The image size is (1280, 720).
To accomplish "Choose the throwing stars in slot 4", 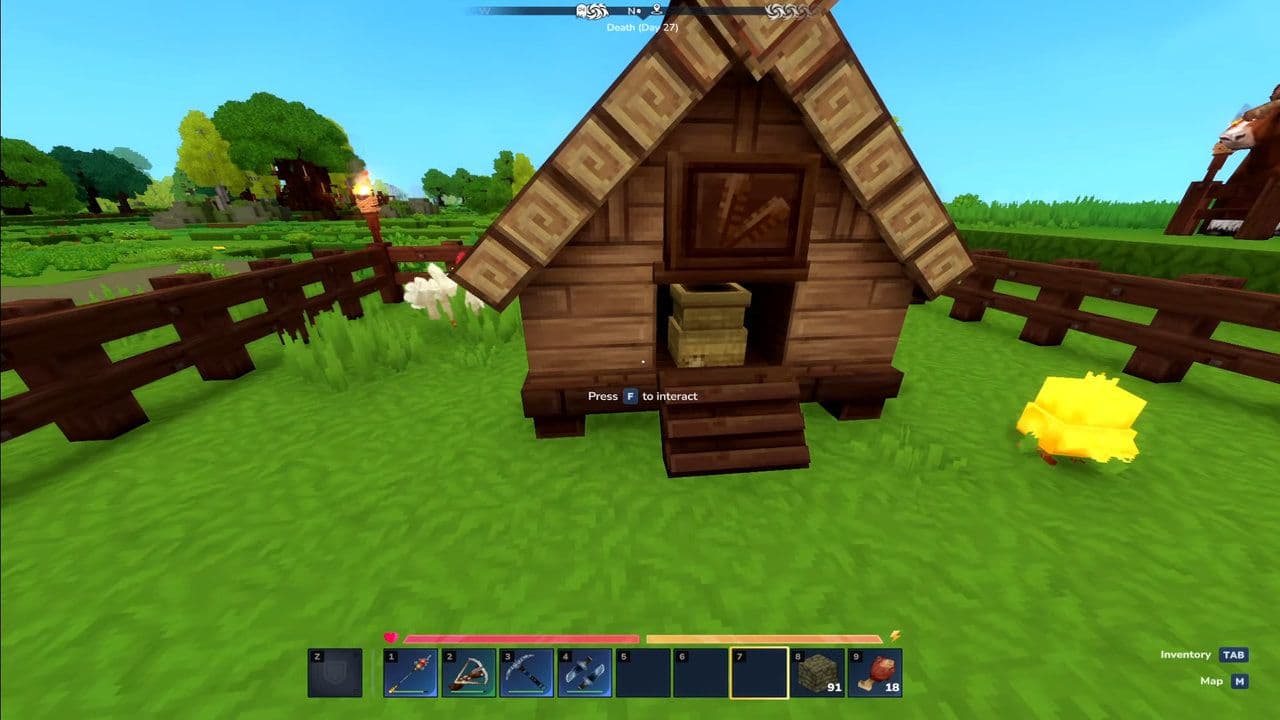I will click(584, 674).
